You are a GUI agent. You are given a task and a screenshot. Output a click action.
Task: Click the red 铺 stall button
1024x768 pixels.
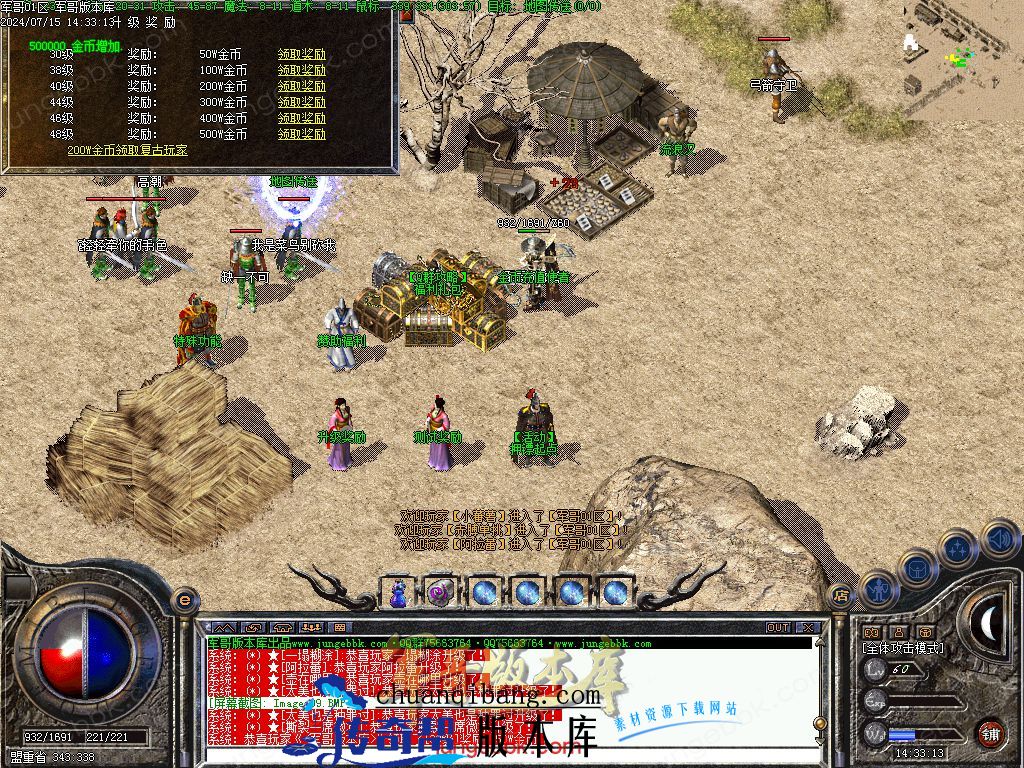[989, 732]
